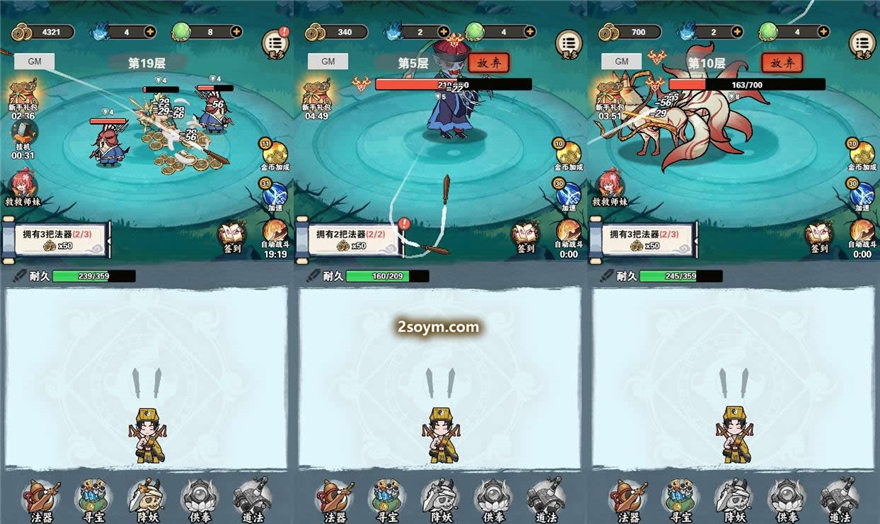The height and width of the screenshot is (524, 880).
Task: Toggle 自动战斗 showing the 19:19 timer
Action: (x=274, y=236)
